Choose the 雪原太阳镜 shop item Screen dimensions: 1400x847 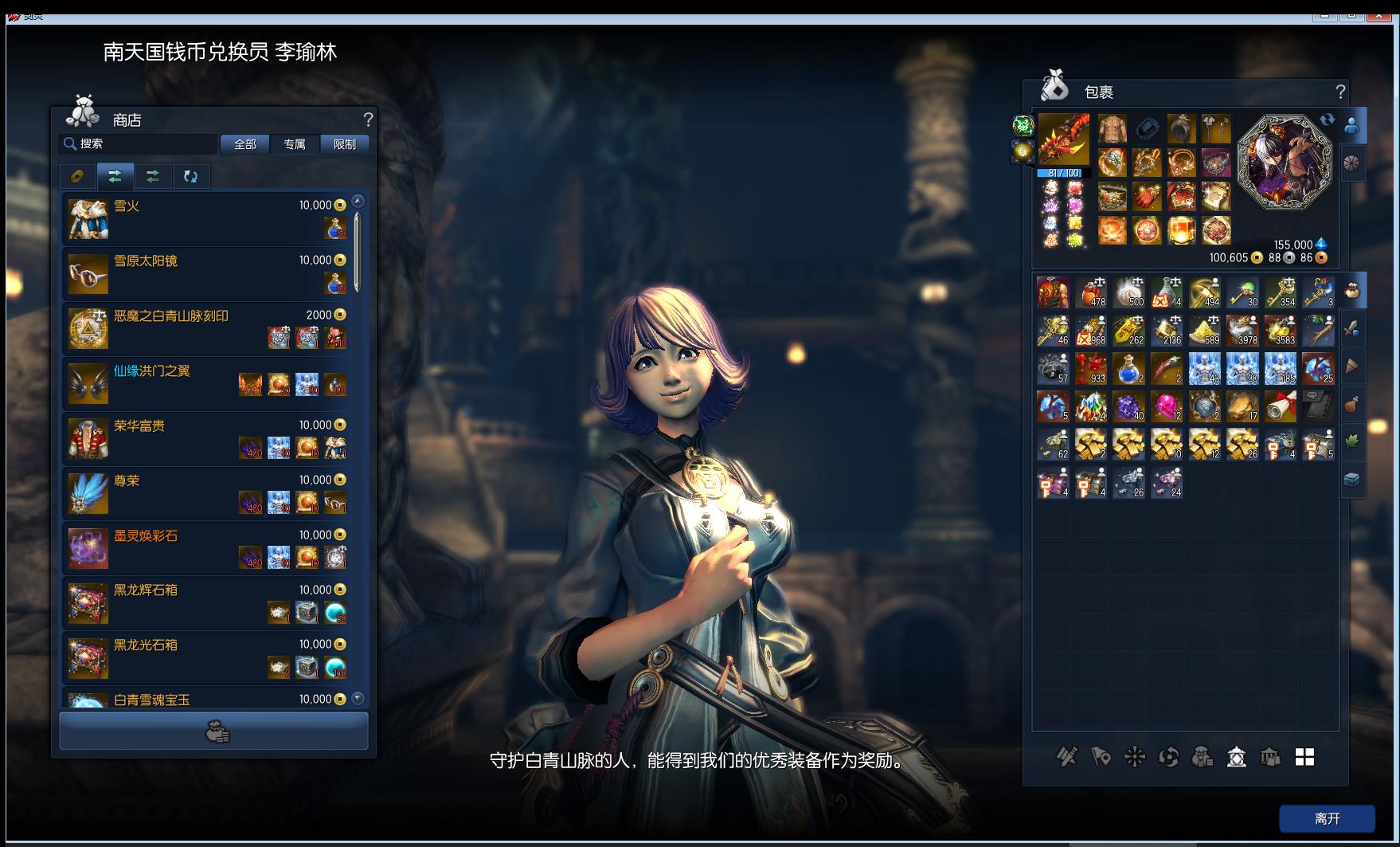click(x=207, y=273)
